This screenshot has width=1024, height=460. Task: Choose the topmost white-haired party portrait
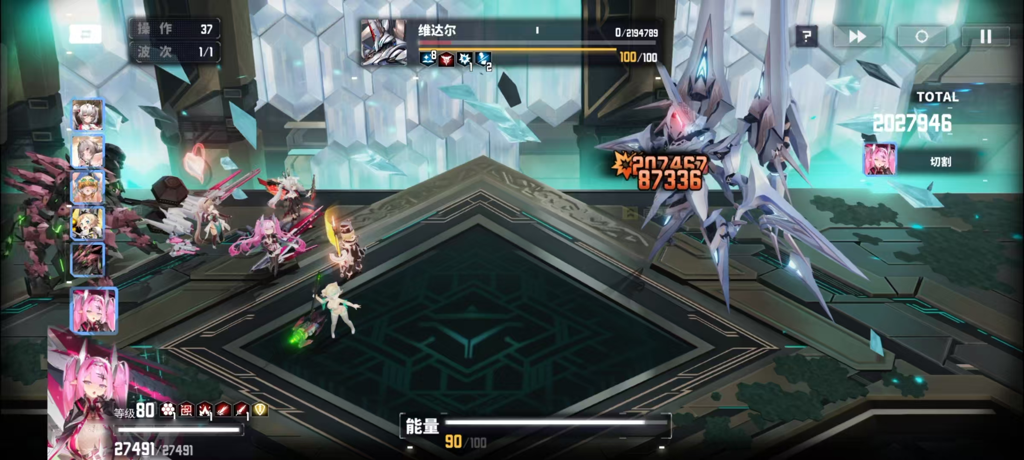(x=88, y=116)
